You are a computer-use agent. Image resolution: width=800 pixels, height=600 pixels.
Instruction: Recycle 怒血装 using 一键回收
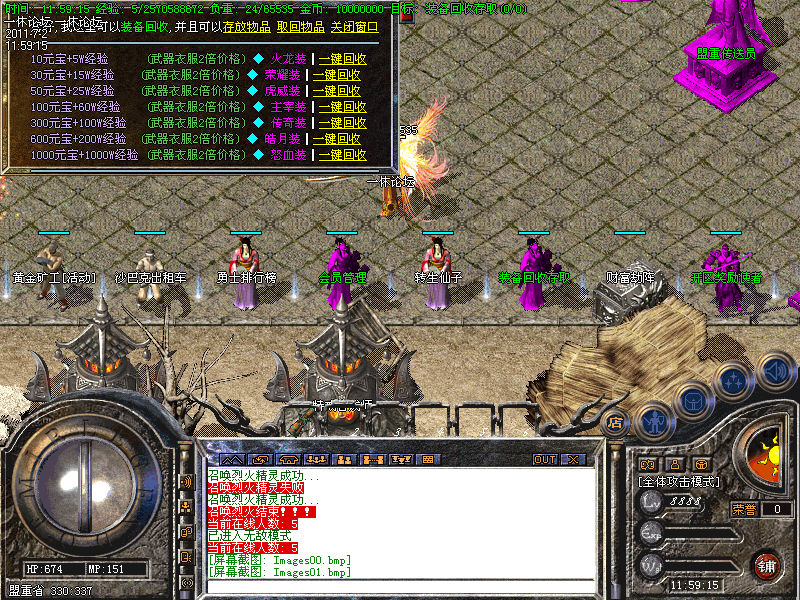[x=340, y=155]
